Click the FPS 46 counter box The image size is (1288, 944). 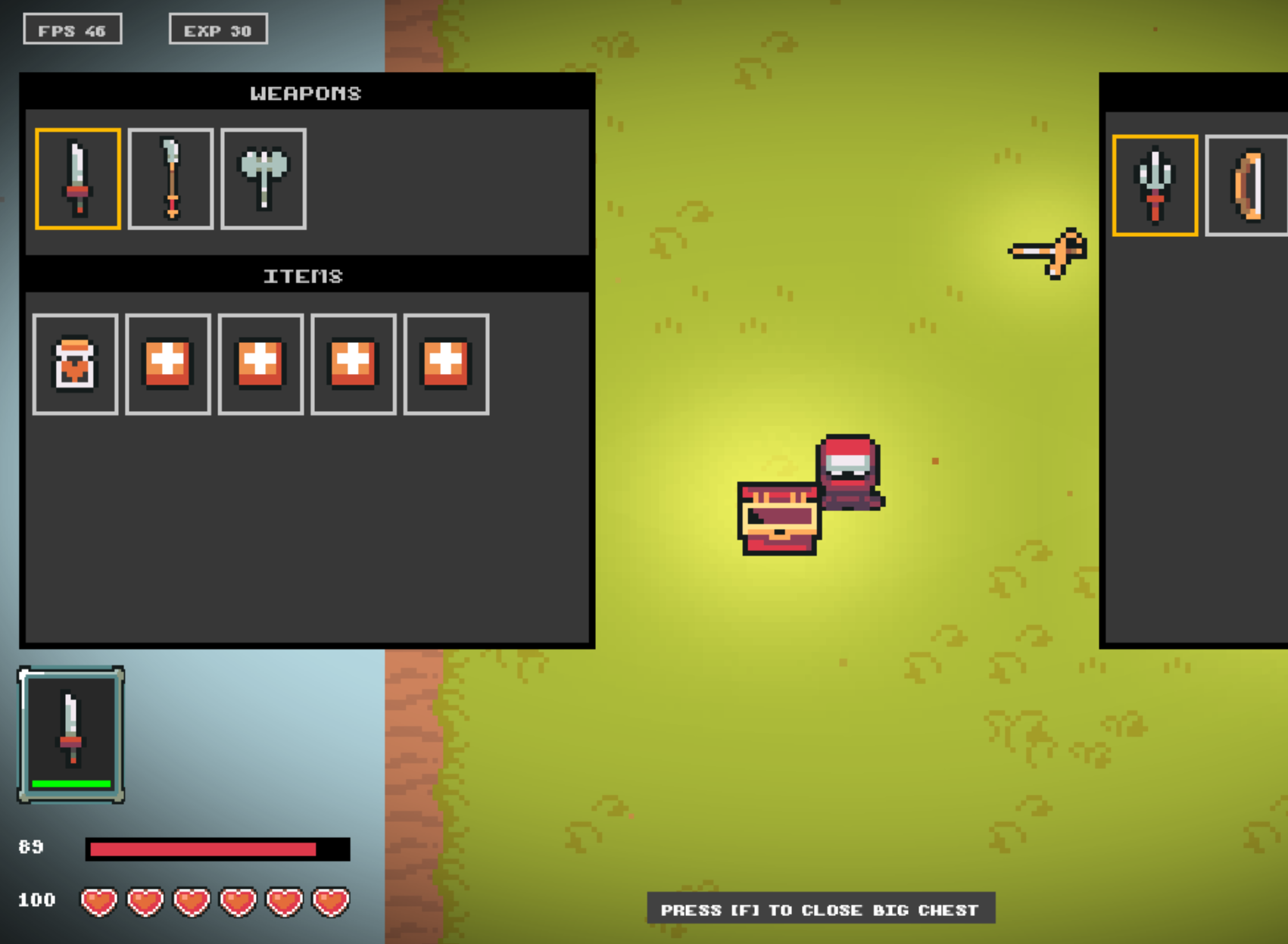73,30
